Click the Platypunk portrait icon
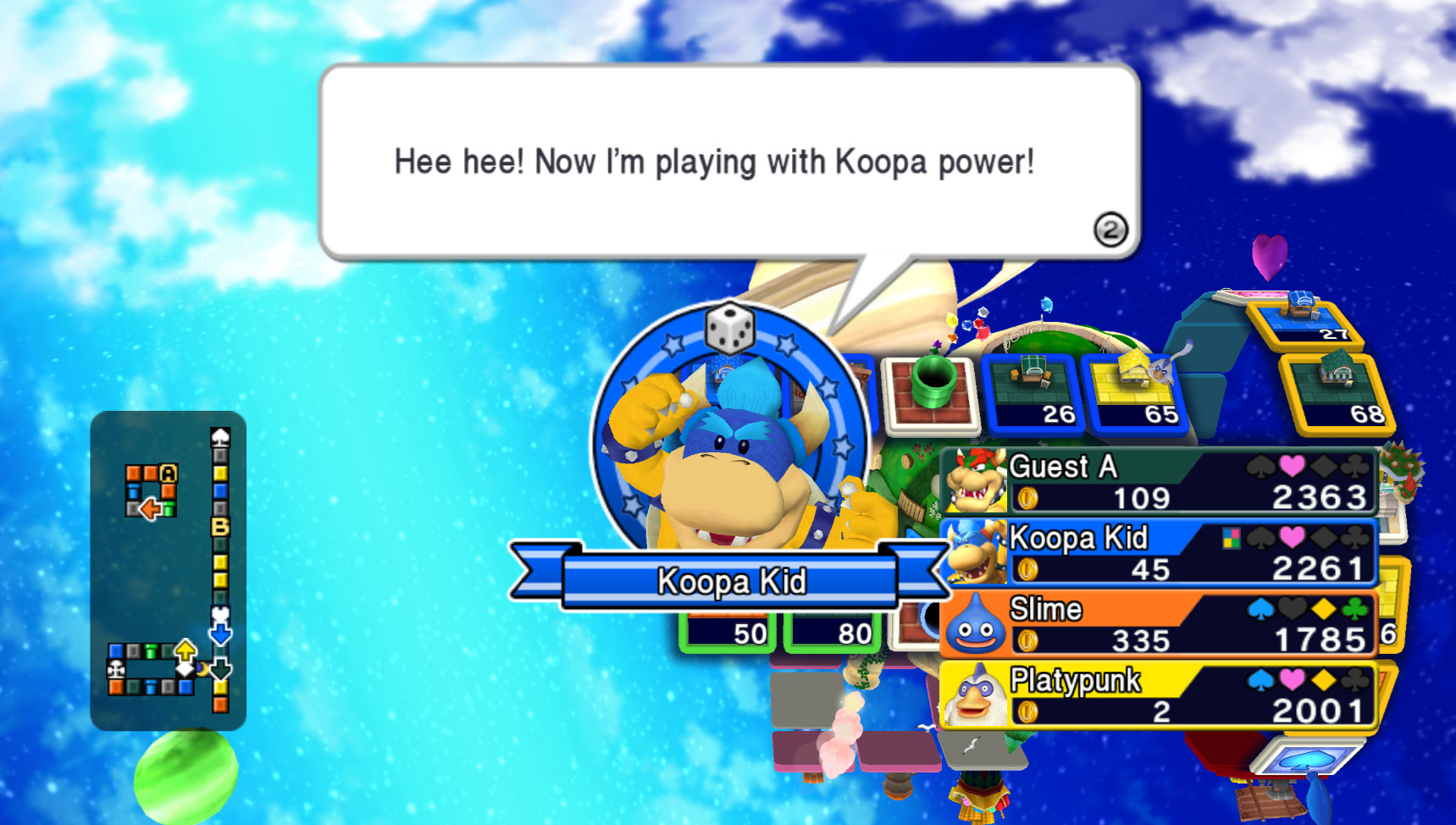This screenshot has width=1456, height=825. click(x=976, y=696)
